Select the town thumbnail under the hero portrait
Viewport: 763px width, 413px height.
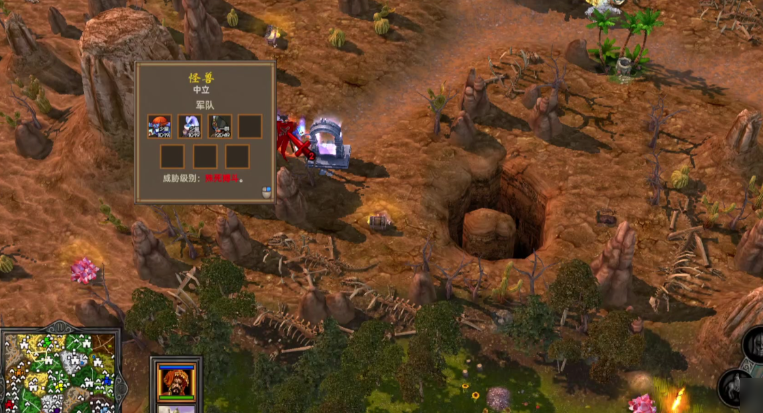[x=176, y=409]
